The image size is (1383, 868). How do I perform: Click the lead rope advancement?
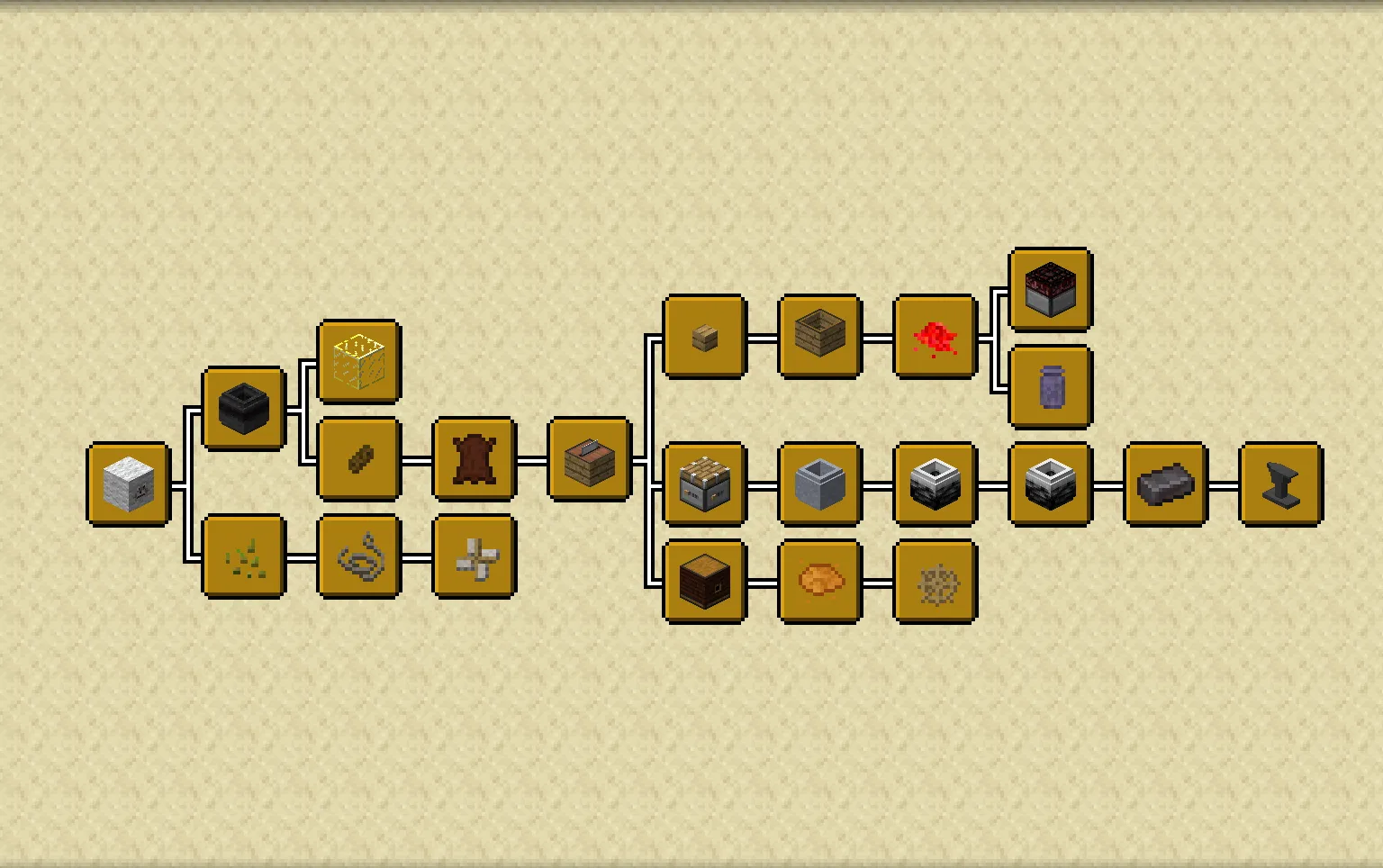(358, 558)
